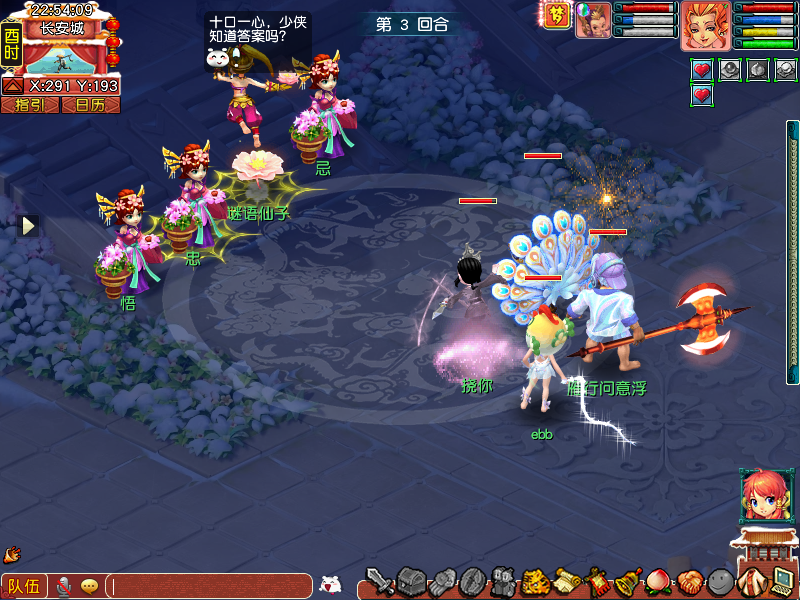The image size is (800, 600).
Task: Open the 长安城 minimap panel
Action: tap(62, 29)
